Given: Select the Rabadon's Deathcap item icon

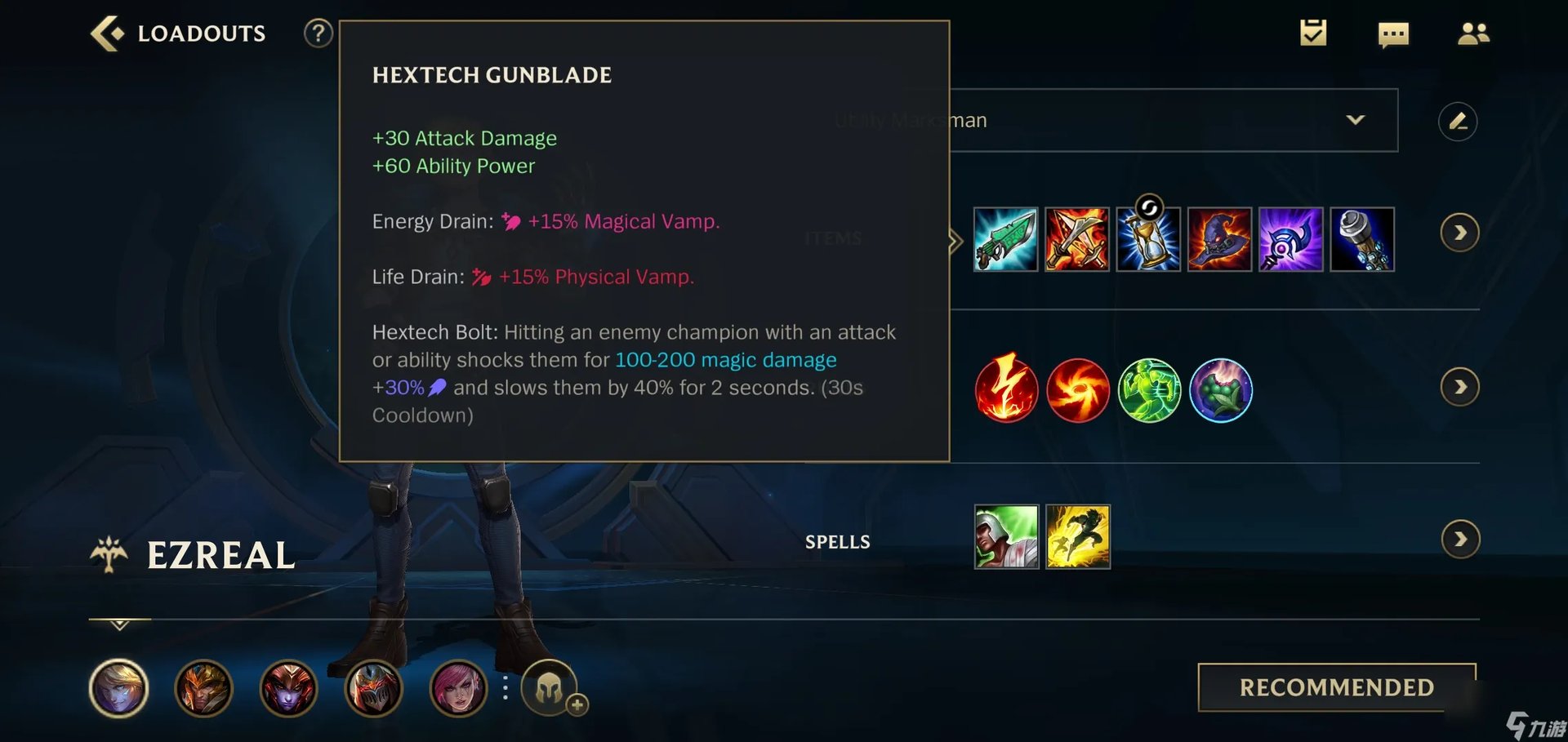Looking at the screenshot, I should (1219, 239).
